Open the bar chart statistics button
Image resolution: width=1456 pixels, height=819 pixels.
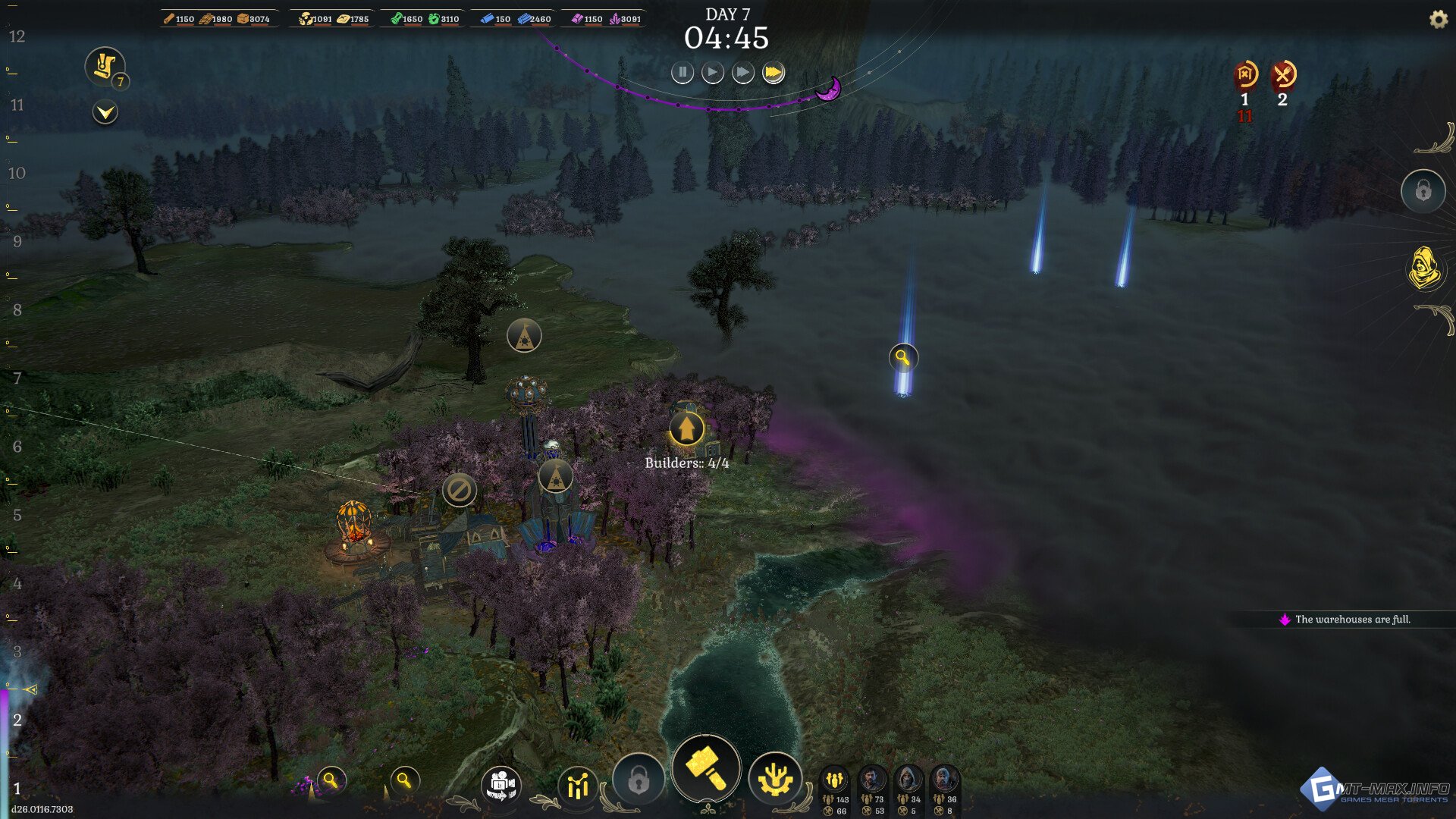pyautogui.click(x=578, y=786)
